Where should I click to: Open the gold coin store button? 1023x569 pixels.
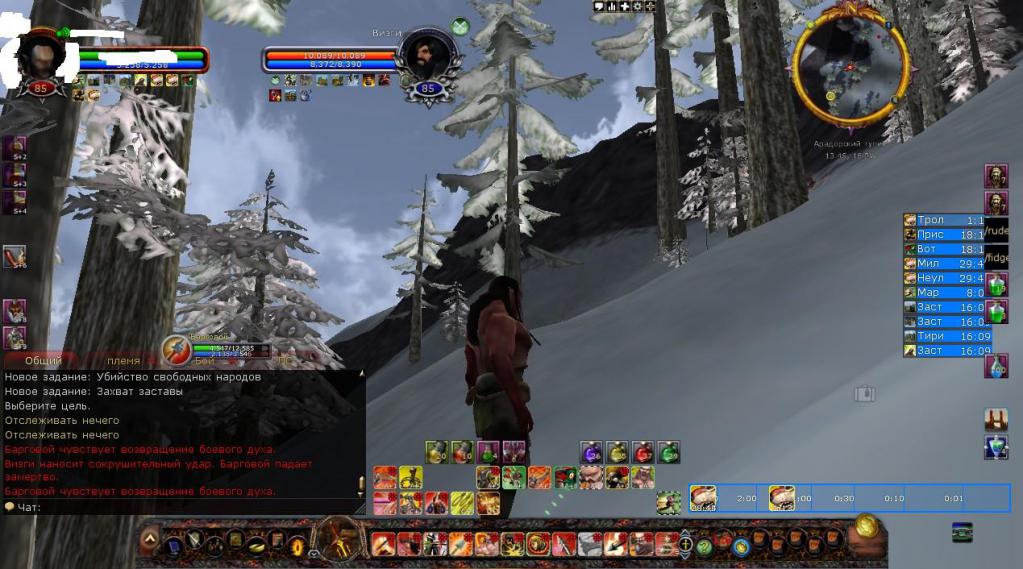click(867, 527)
